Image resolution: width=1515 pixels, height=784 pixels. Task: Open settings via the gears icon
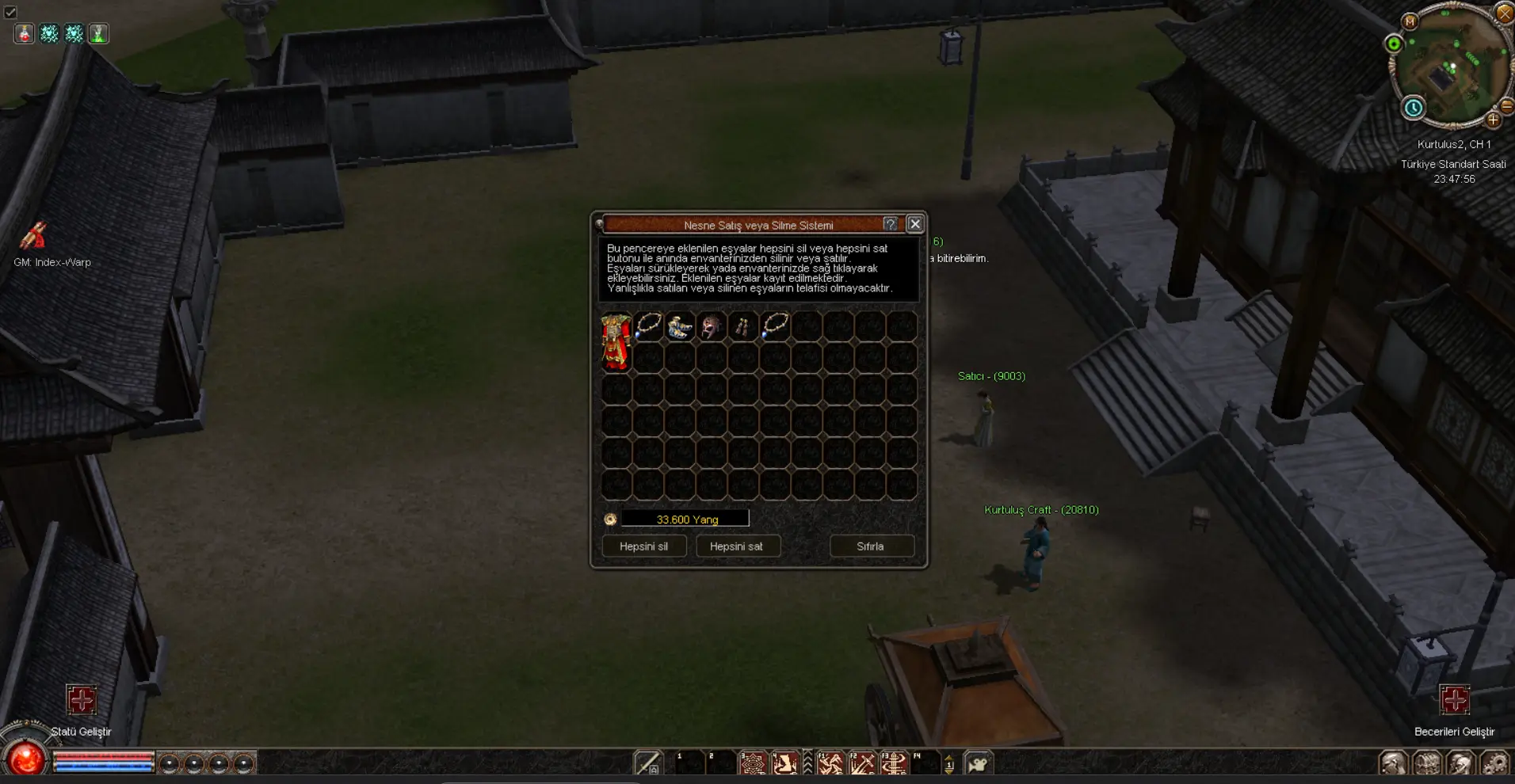tap(1494, 763)
